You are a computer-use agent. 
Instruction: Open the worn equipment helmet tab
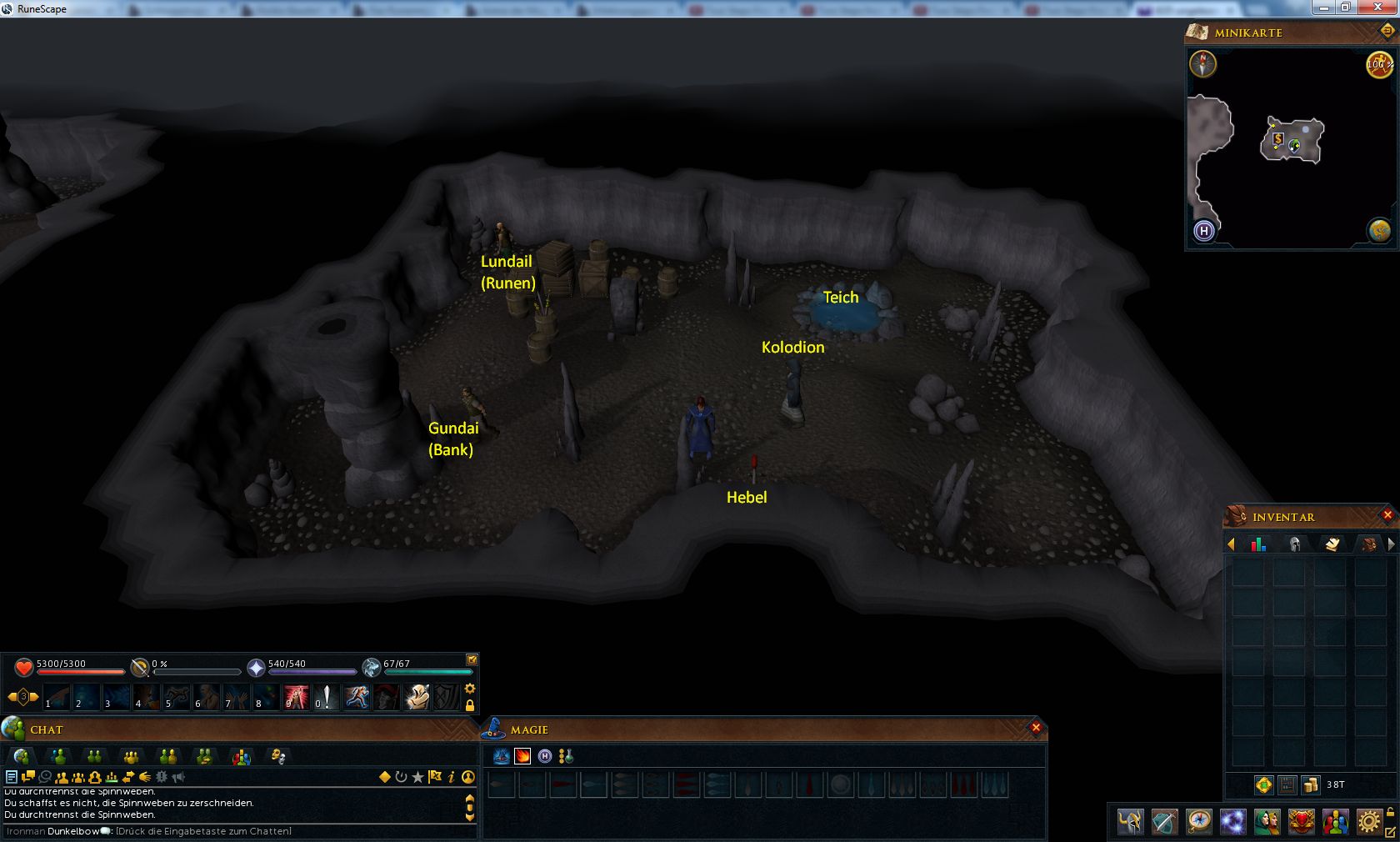(x=1295, y=544)
